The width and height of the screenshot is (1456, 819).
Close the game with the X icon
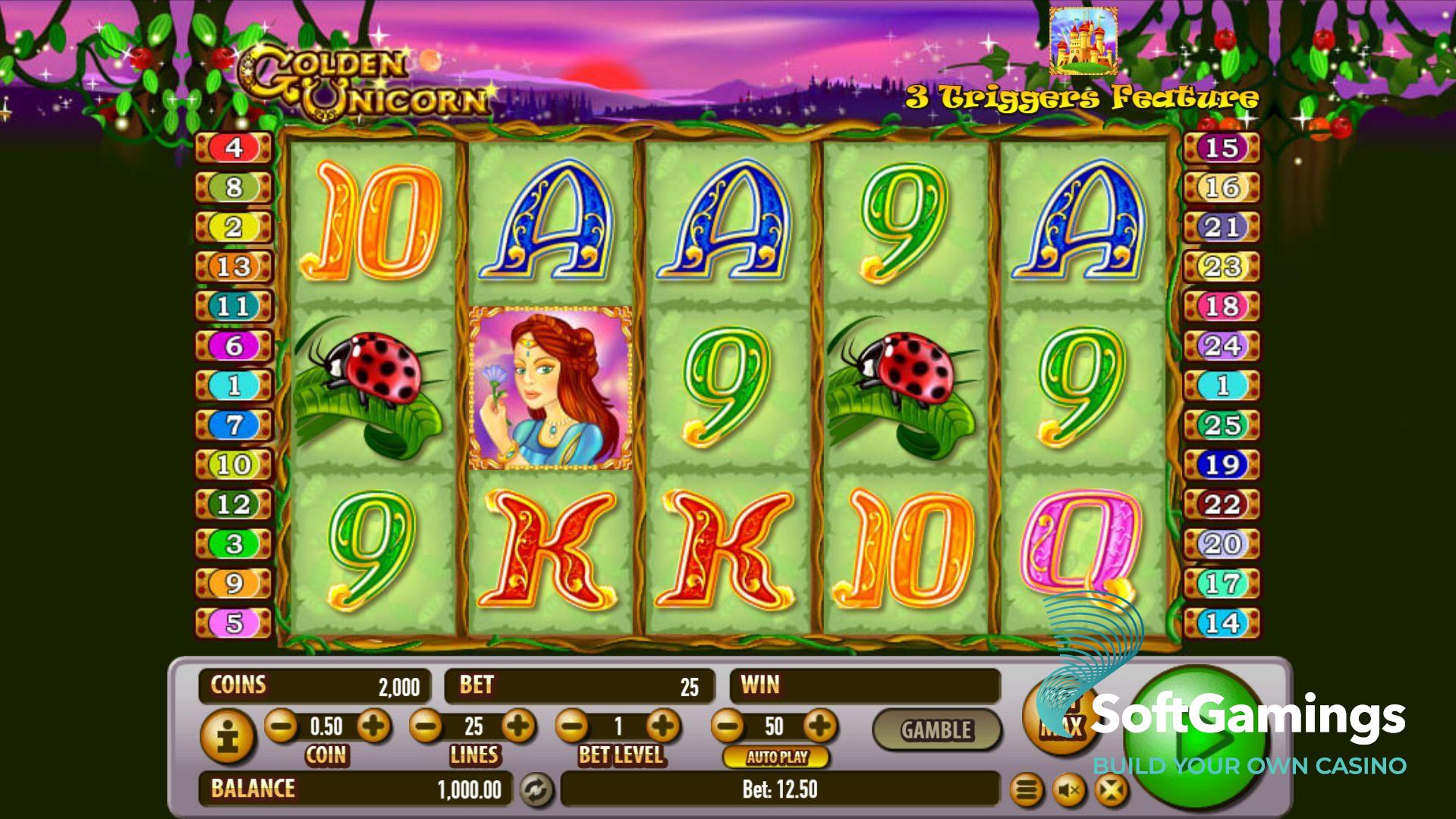(x=1111, y=791)
